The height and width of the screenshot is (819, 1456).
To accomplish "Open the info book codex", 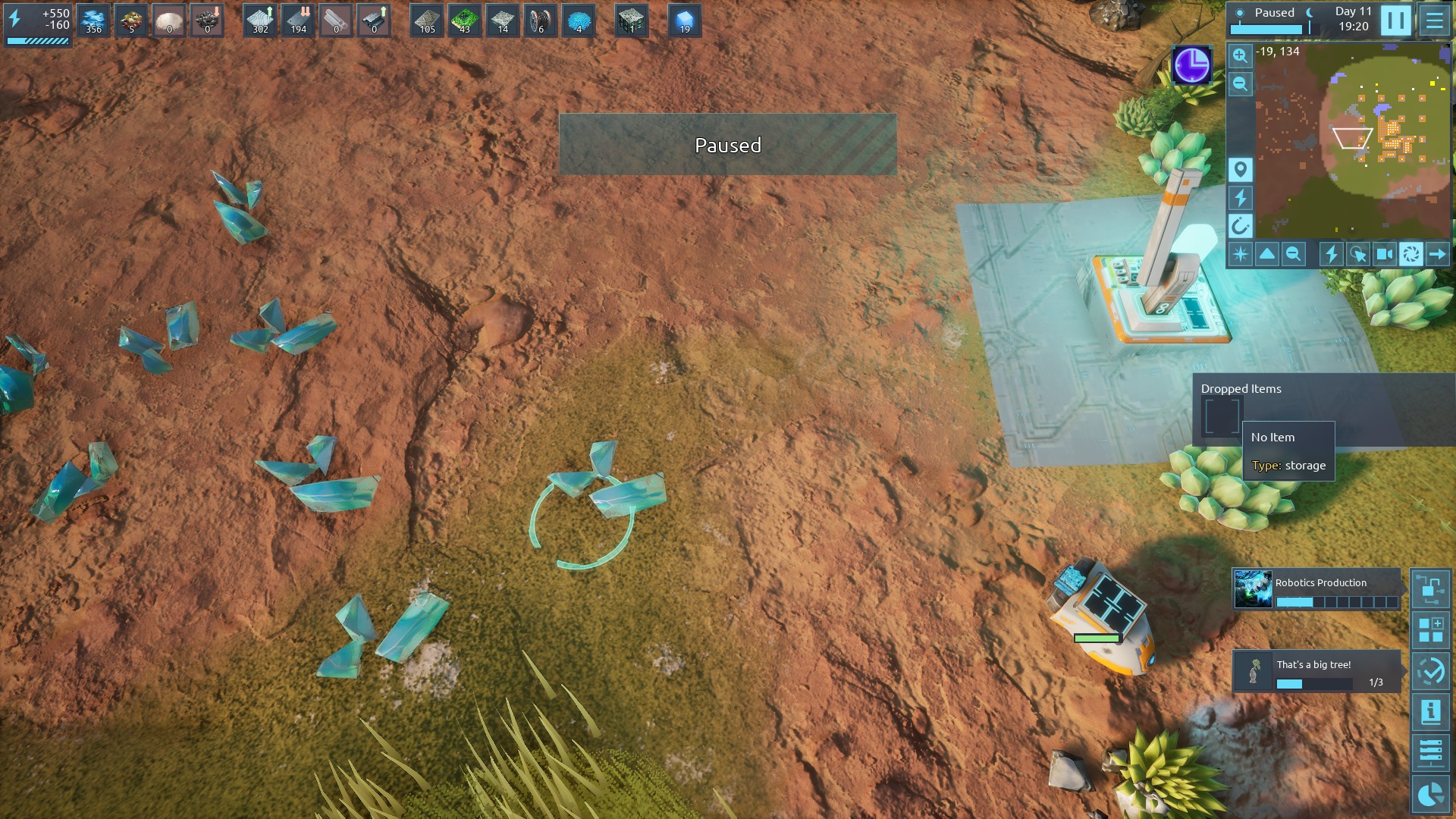I will click(x=1430, y=712).
